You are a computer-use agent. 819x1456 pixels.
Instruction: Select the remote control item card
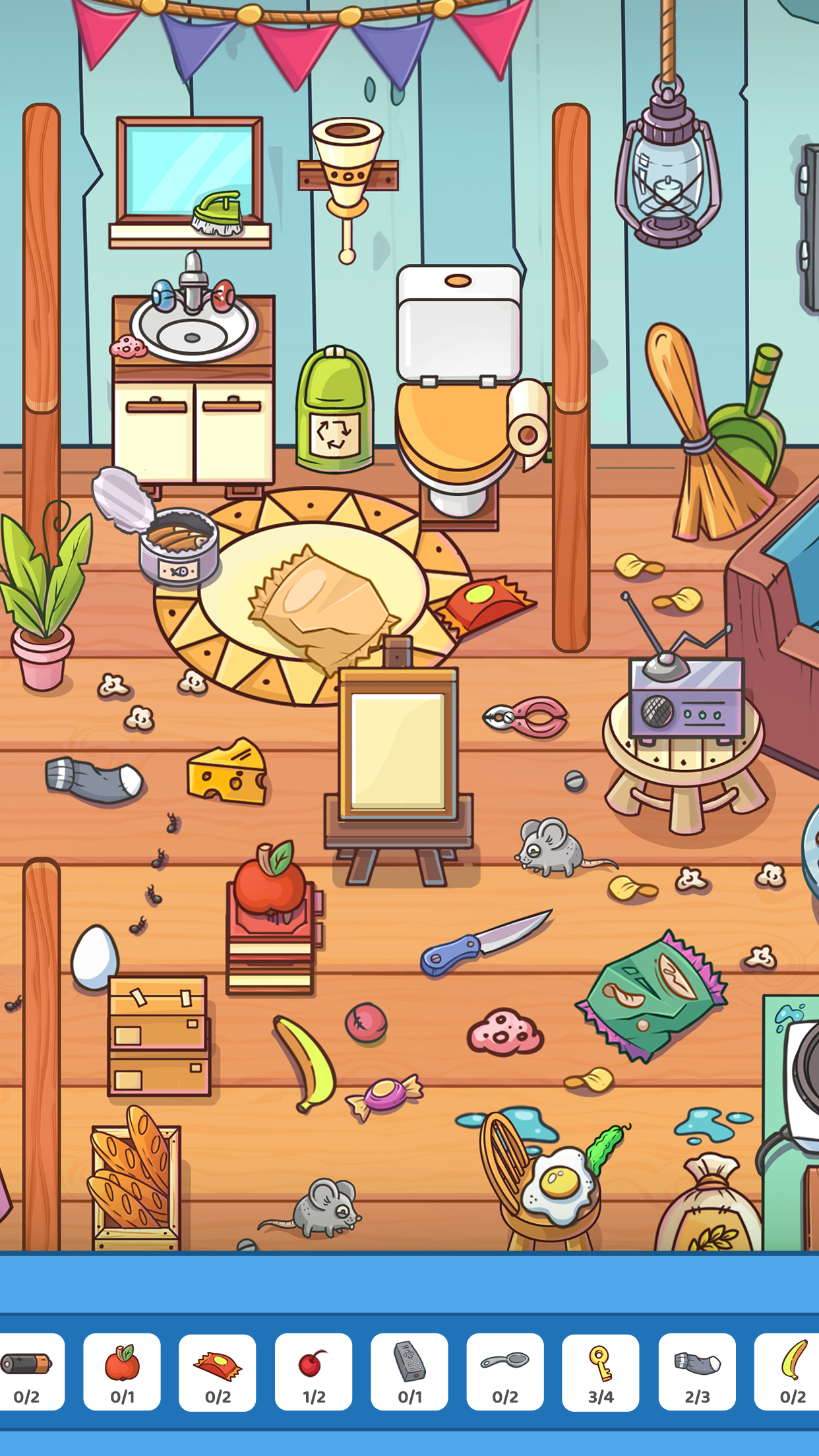coord(409,1372)
